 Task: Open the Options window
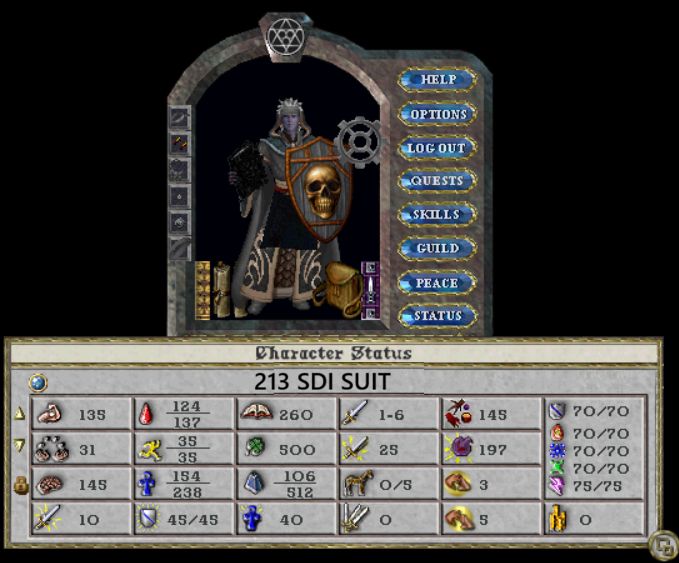click(437, 114)
